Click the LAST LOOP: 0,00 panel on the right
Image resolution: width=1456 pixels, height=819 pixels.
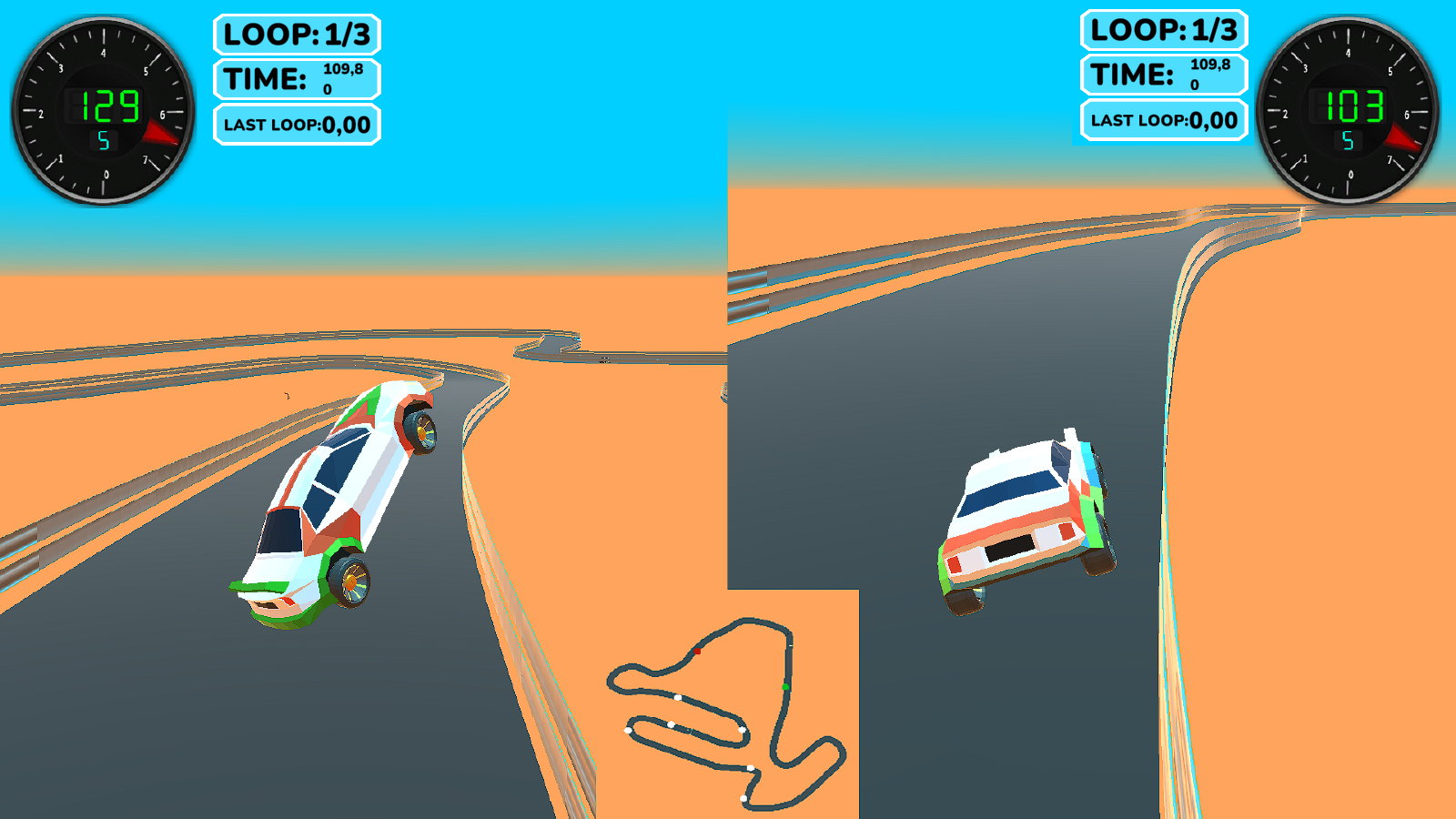click(x=1162, y=119)
